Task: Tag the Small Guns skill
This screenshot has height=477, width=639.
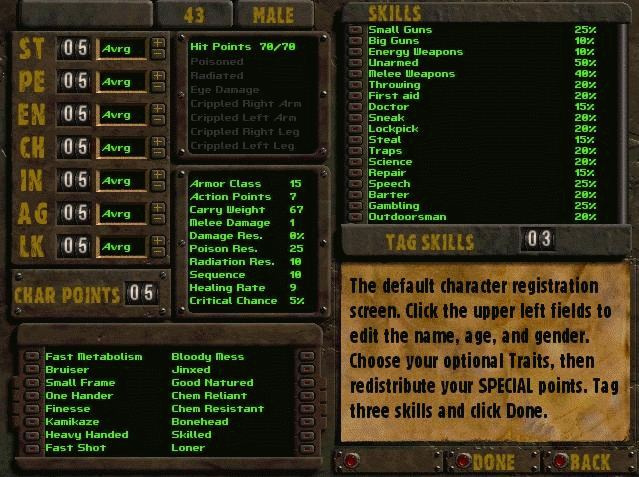Action: 355,30
